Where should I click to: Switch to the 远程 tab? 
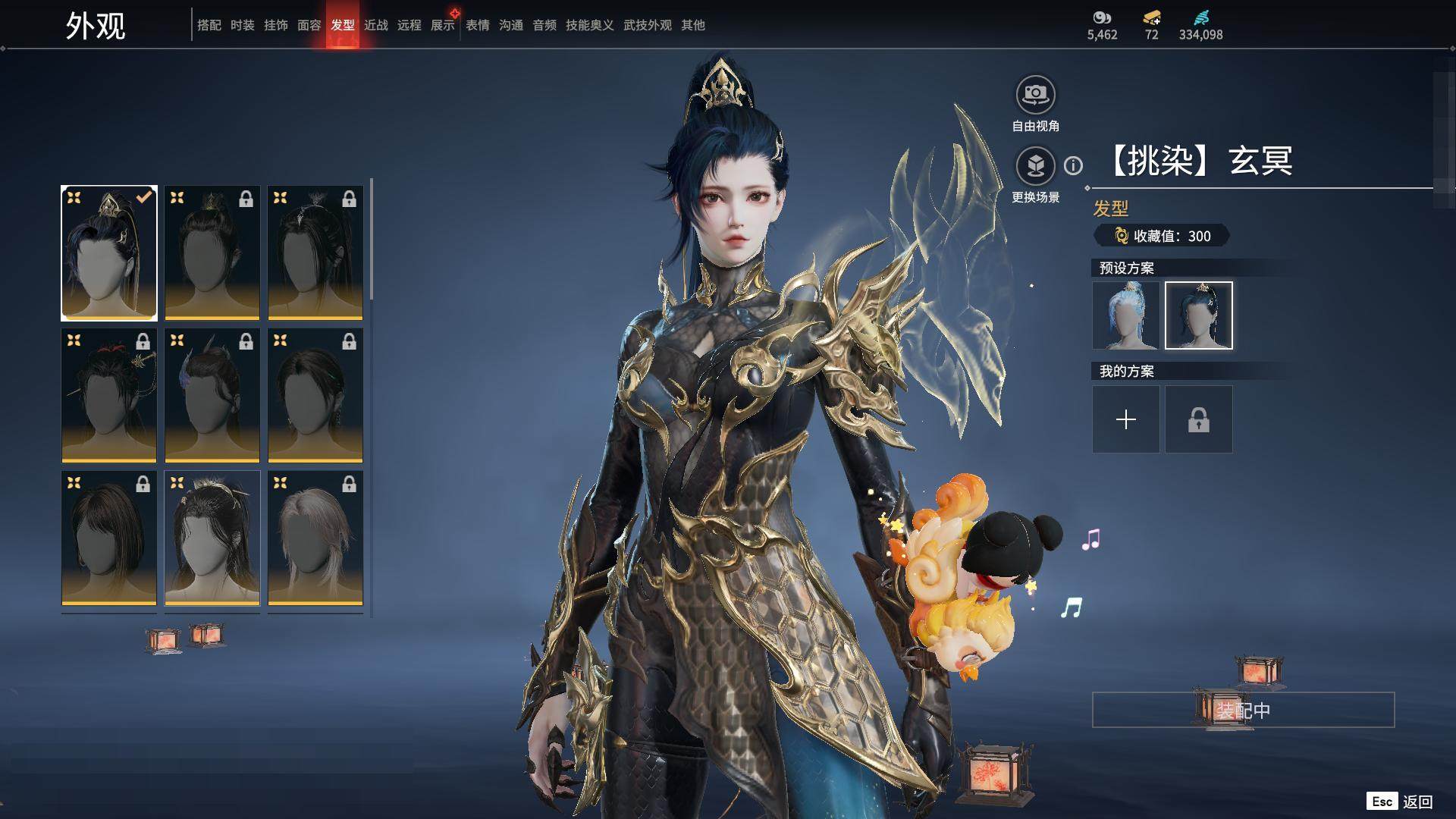tap(409, 25)
